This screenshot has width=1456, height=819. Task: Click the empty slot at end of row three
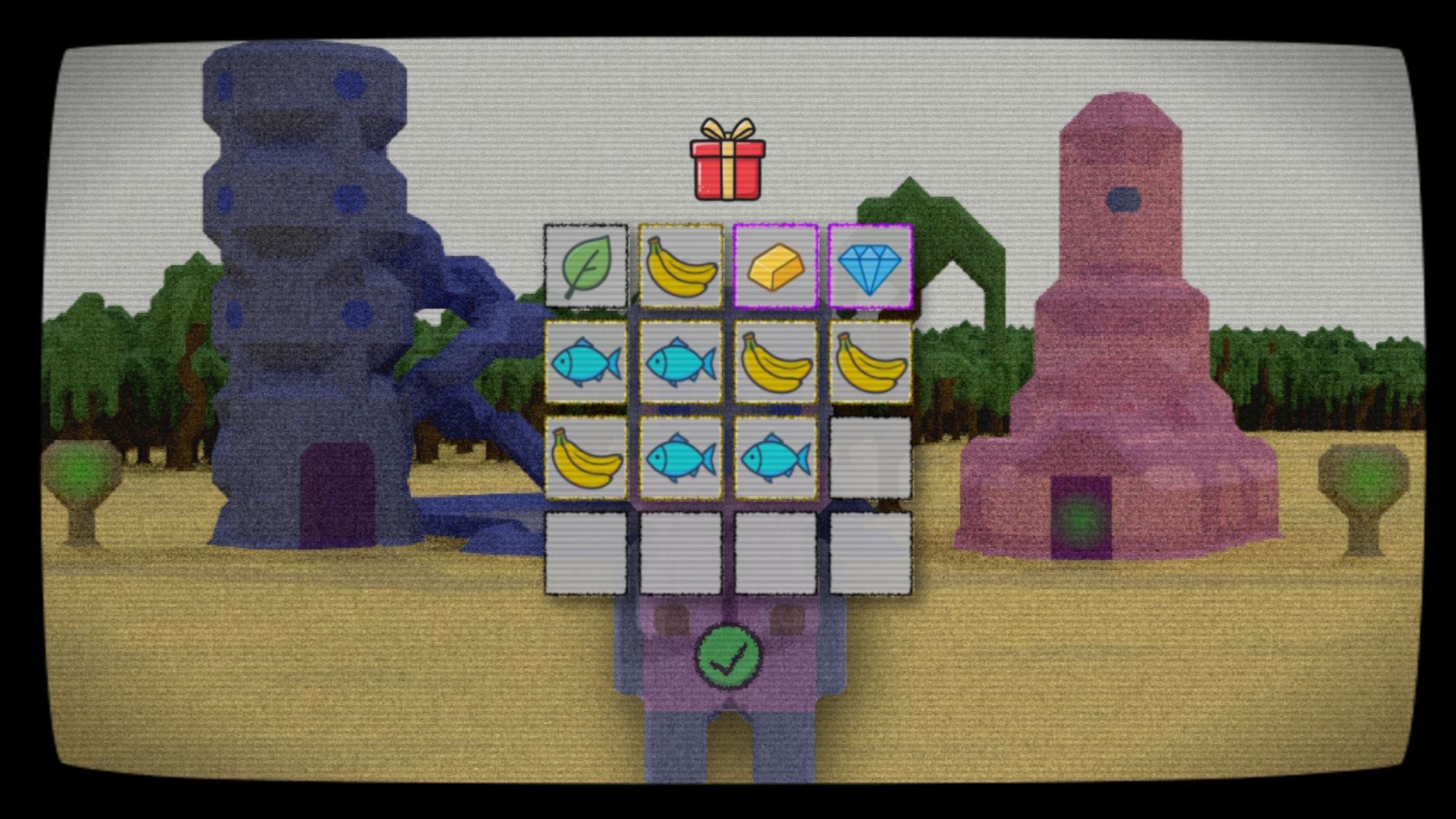coord(871,458)
